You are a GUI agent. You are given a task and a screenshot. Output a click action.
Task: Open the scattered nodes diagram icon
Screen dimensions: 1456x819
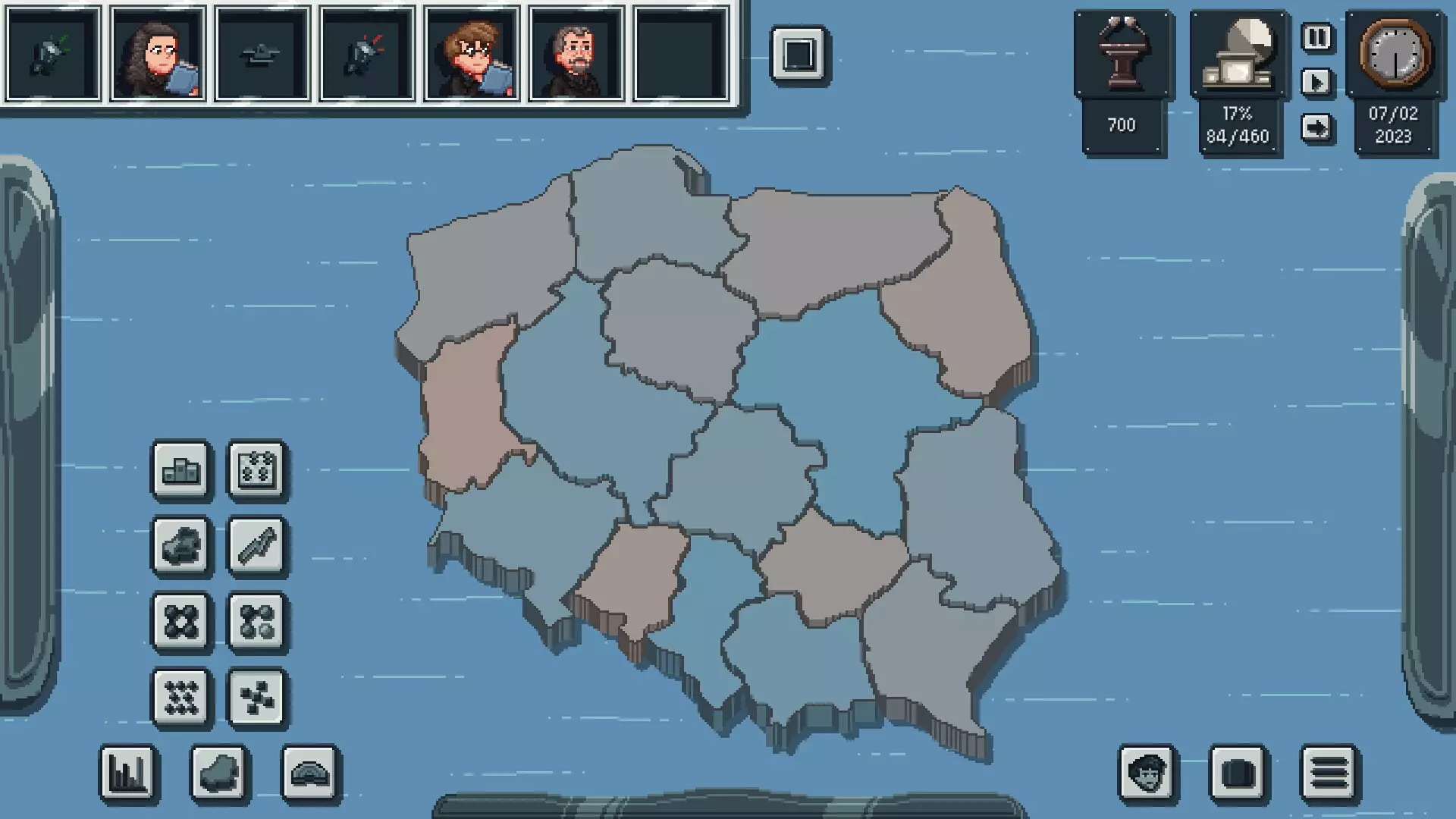258,698
